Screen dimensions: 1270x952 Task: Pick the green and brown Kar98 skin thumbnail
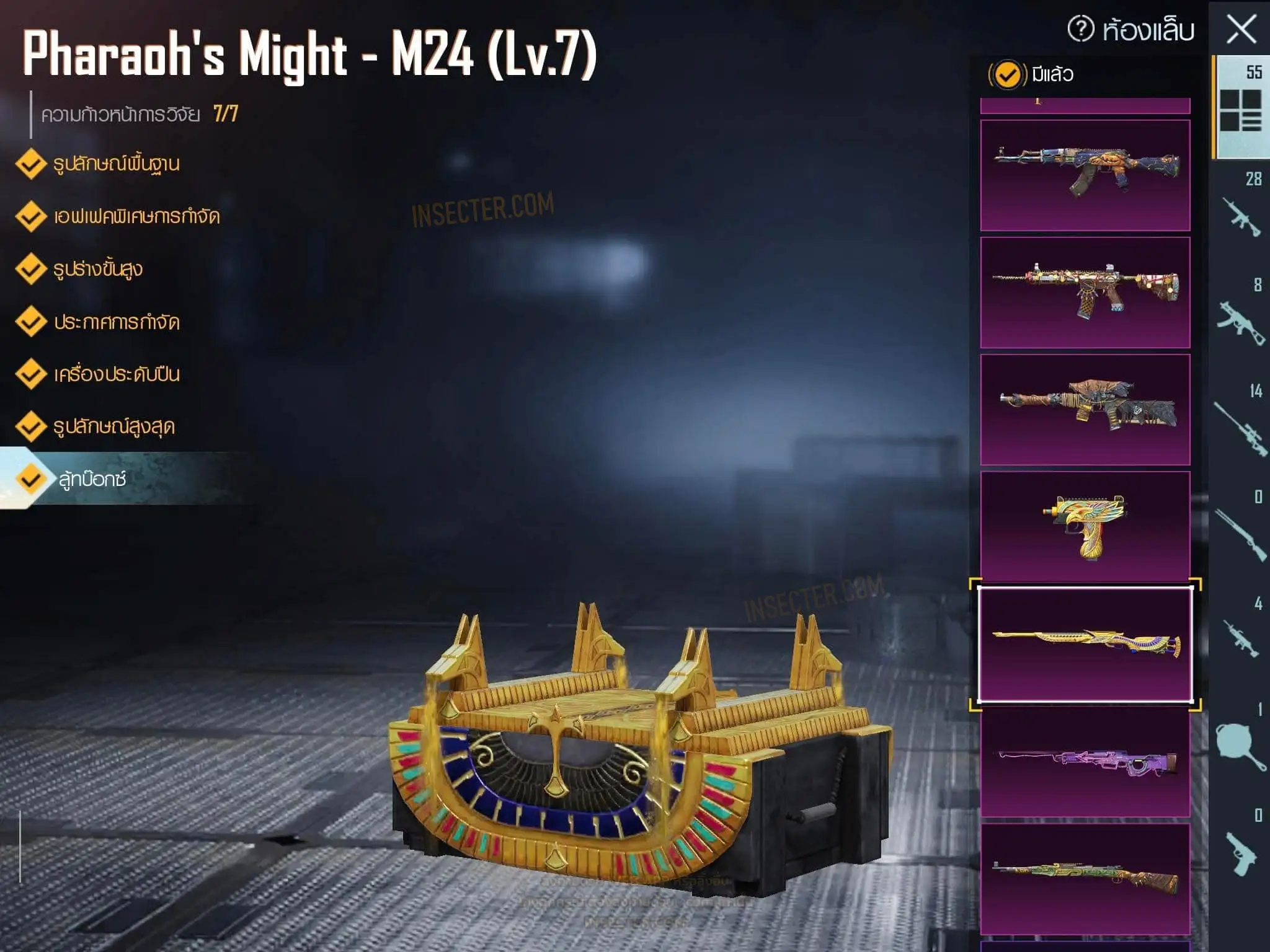(1085, 878)
